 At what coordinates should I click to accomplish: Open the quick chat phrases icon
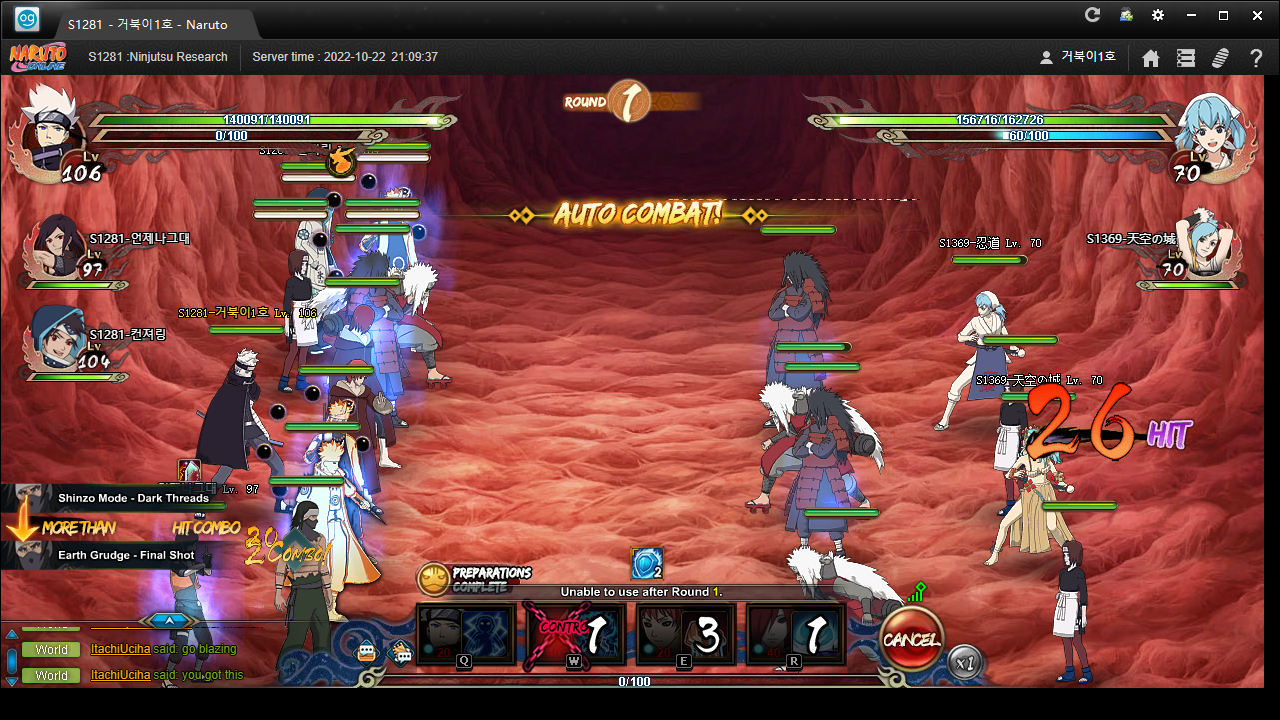pyautogui.click(x=400, y=653)
